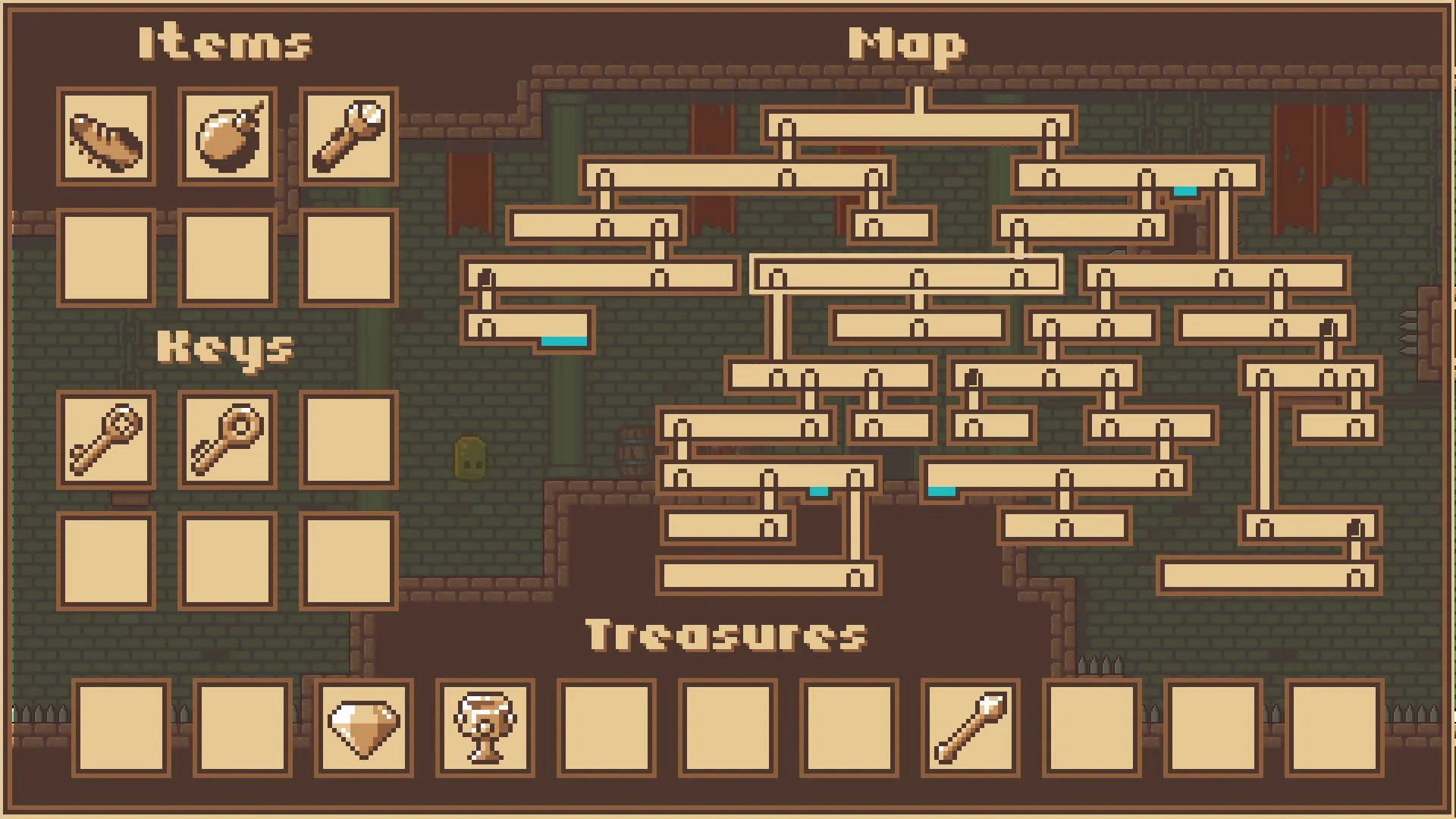Select the pearl-headed wand item

coord(348,138)
